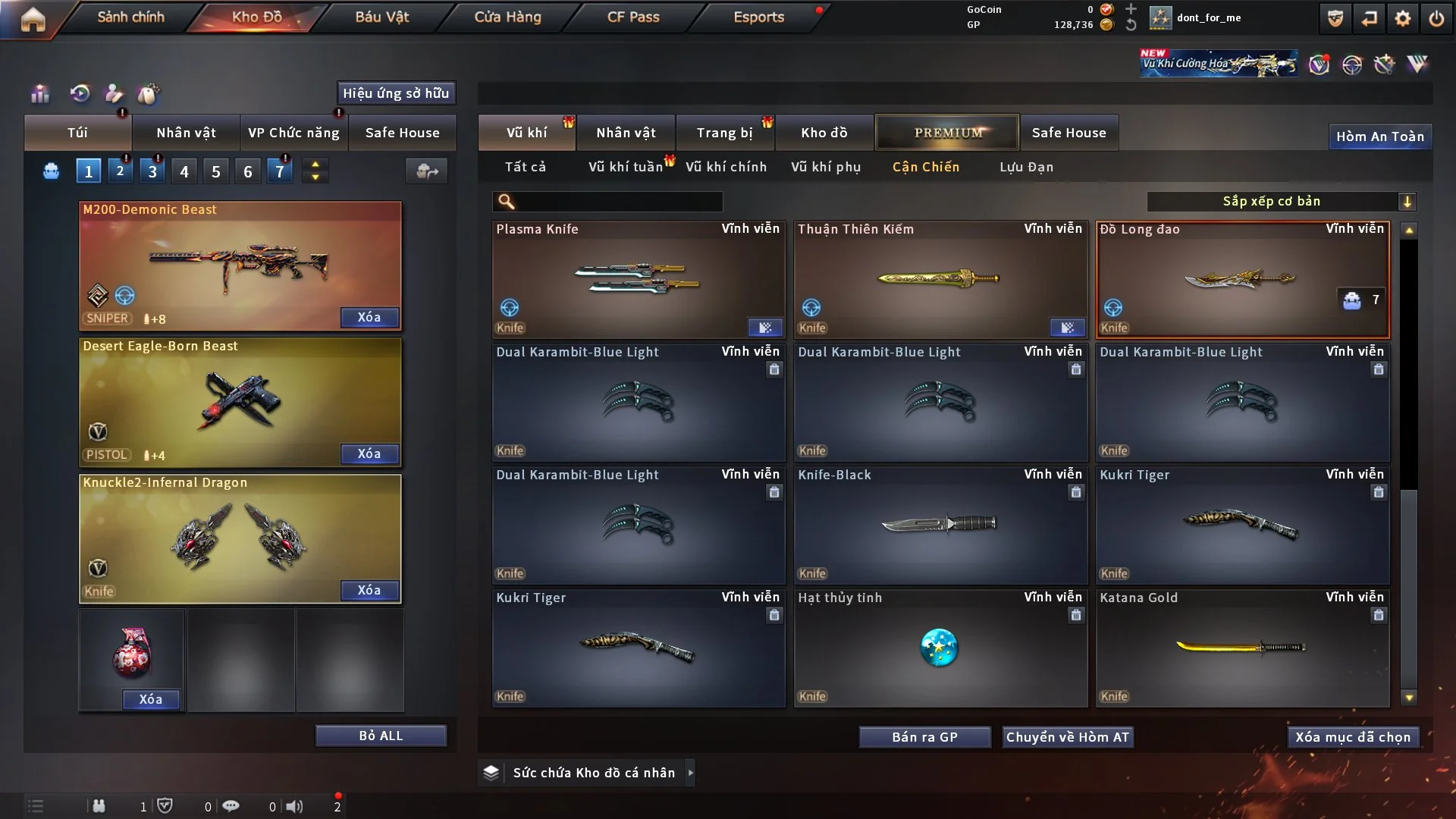Open the CF Pass menu
Screen dimensions: 1456x819
click(633, 17)
